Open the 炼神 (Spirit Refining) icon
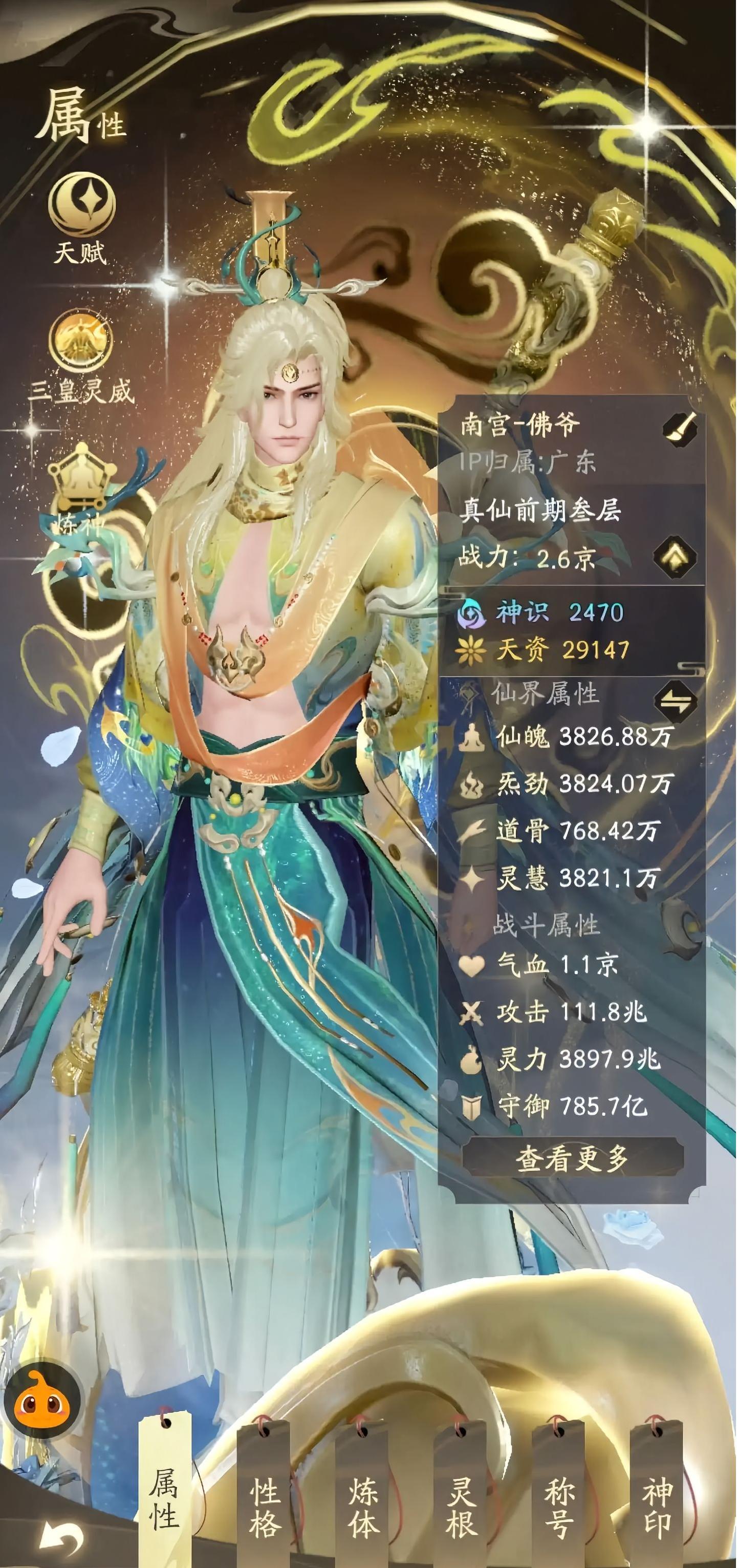The width and height of the screenshot is (737, 1568). click(82, 481)
